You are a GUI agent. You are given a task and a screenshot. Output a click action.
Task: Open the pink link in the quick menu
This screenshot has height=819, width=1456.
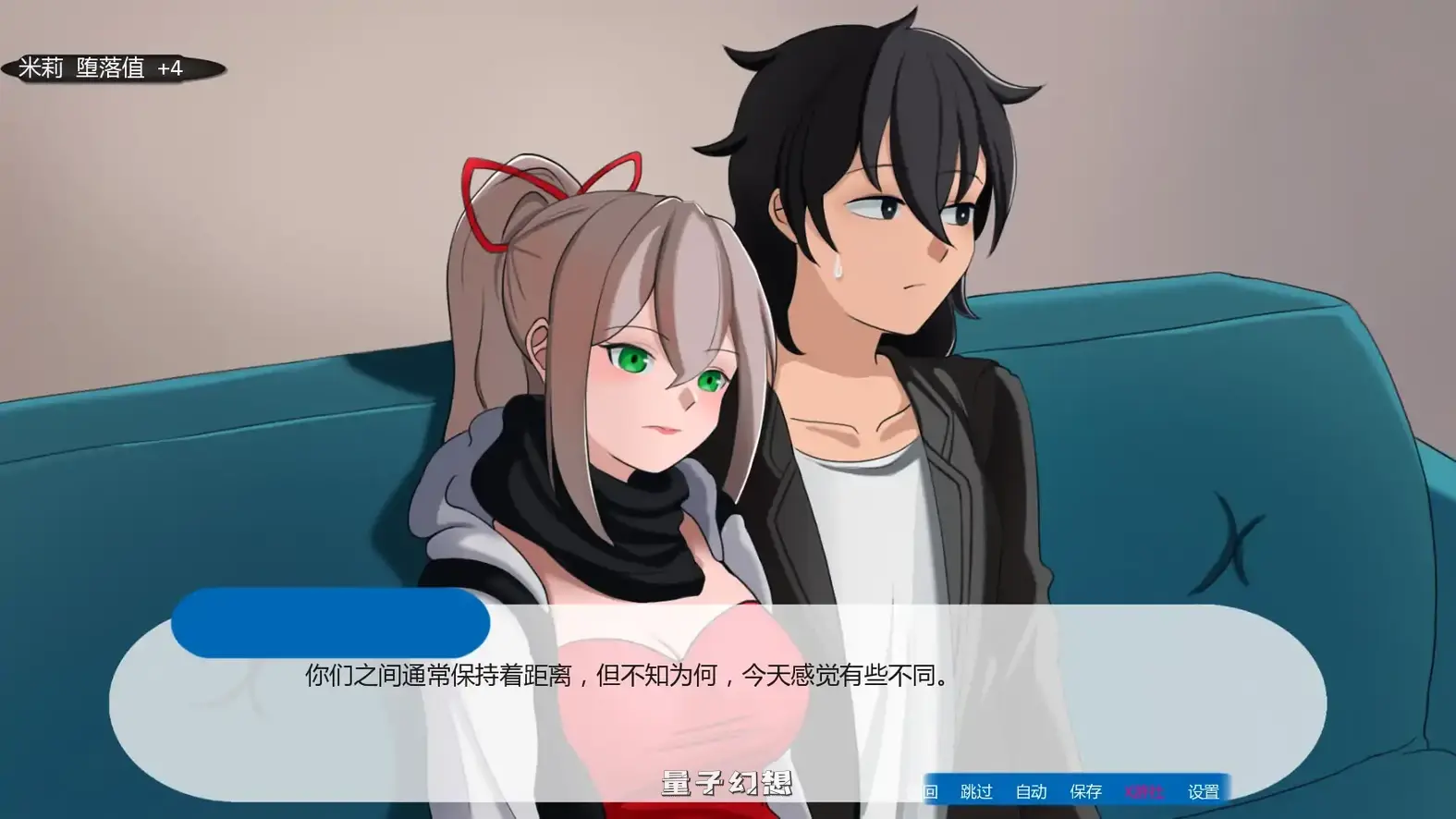[x=1144, y=791]
